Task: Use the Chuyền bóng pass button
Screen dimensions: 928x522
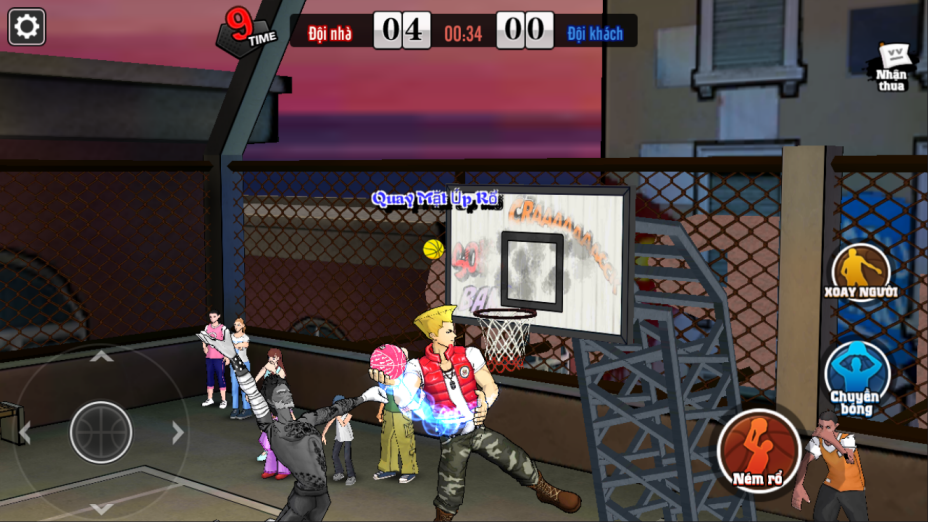Action: [856, 376]
